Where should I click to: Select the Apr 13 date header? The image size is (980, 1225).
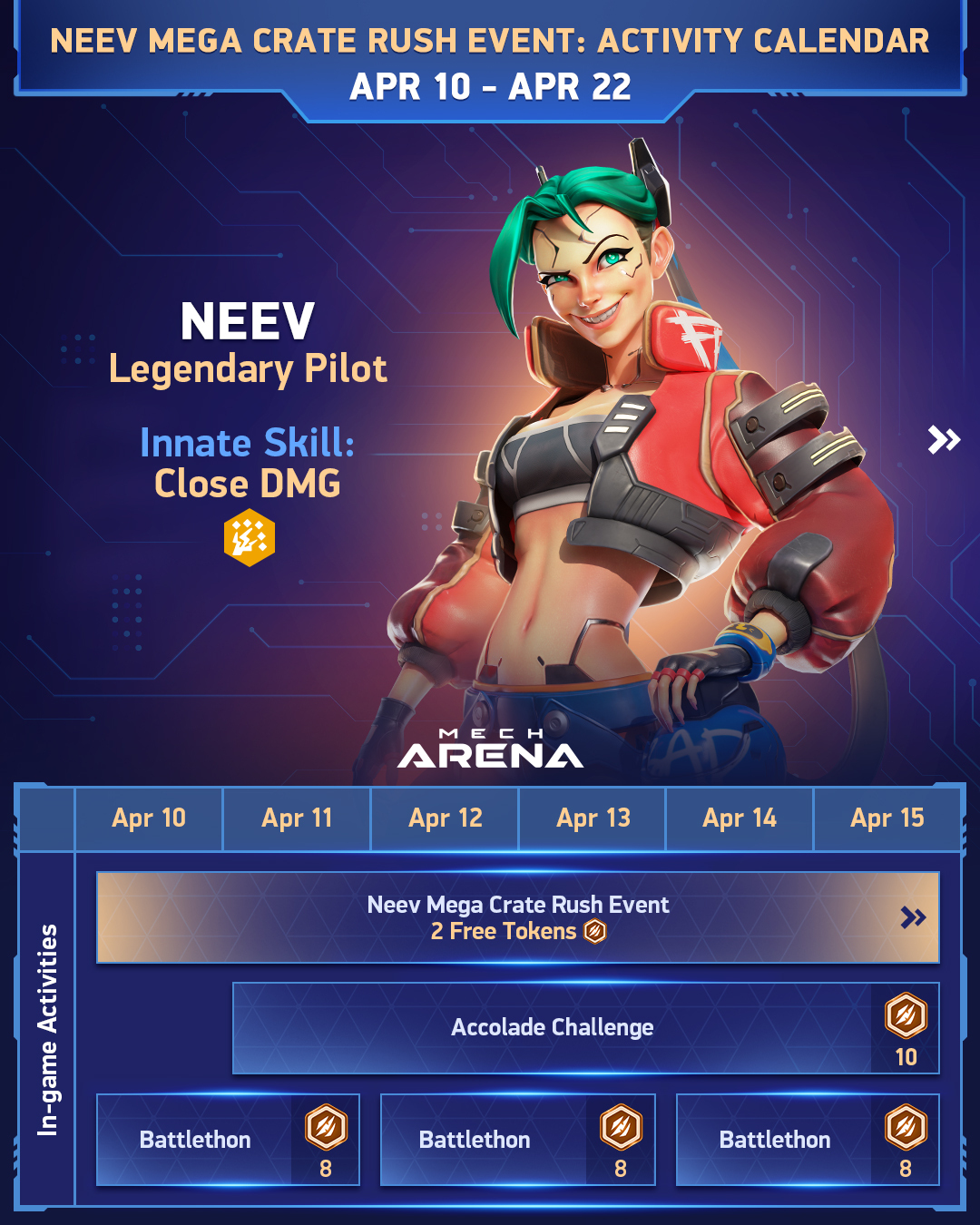[x=593, y=818]
